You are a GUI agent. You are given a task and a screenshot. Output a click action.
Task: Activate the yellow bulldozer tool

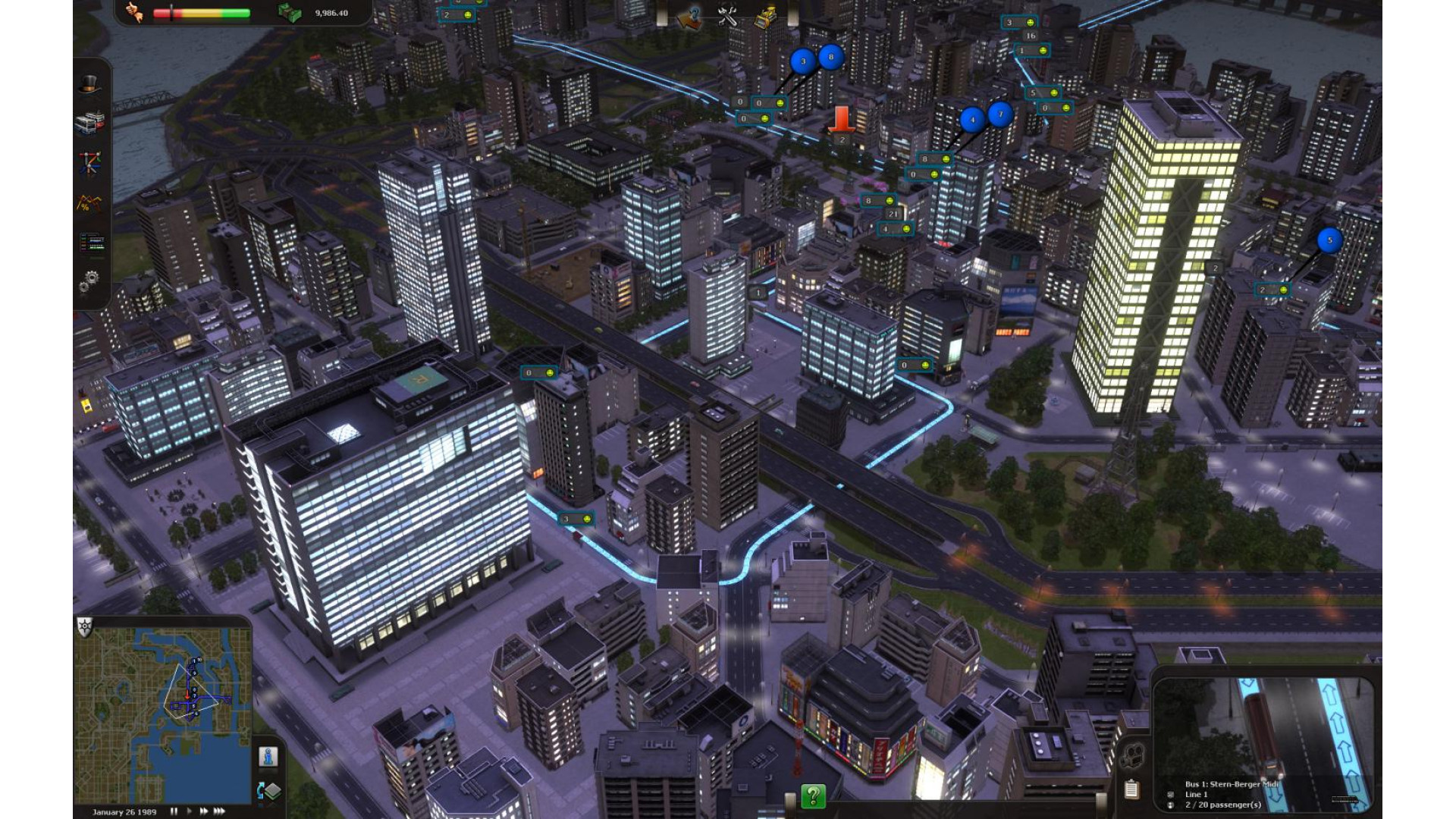tap(766, 17)
